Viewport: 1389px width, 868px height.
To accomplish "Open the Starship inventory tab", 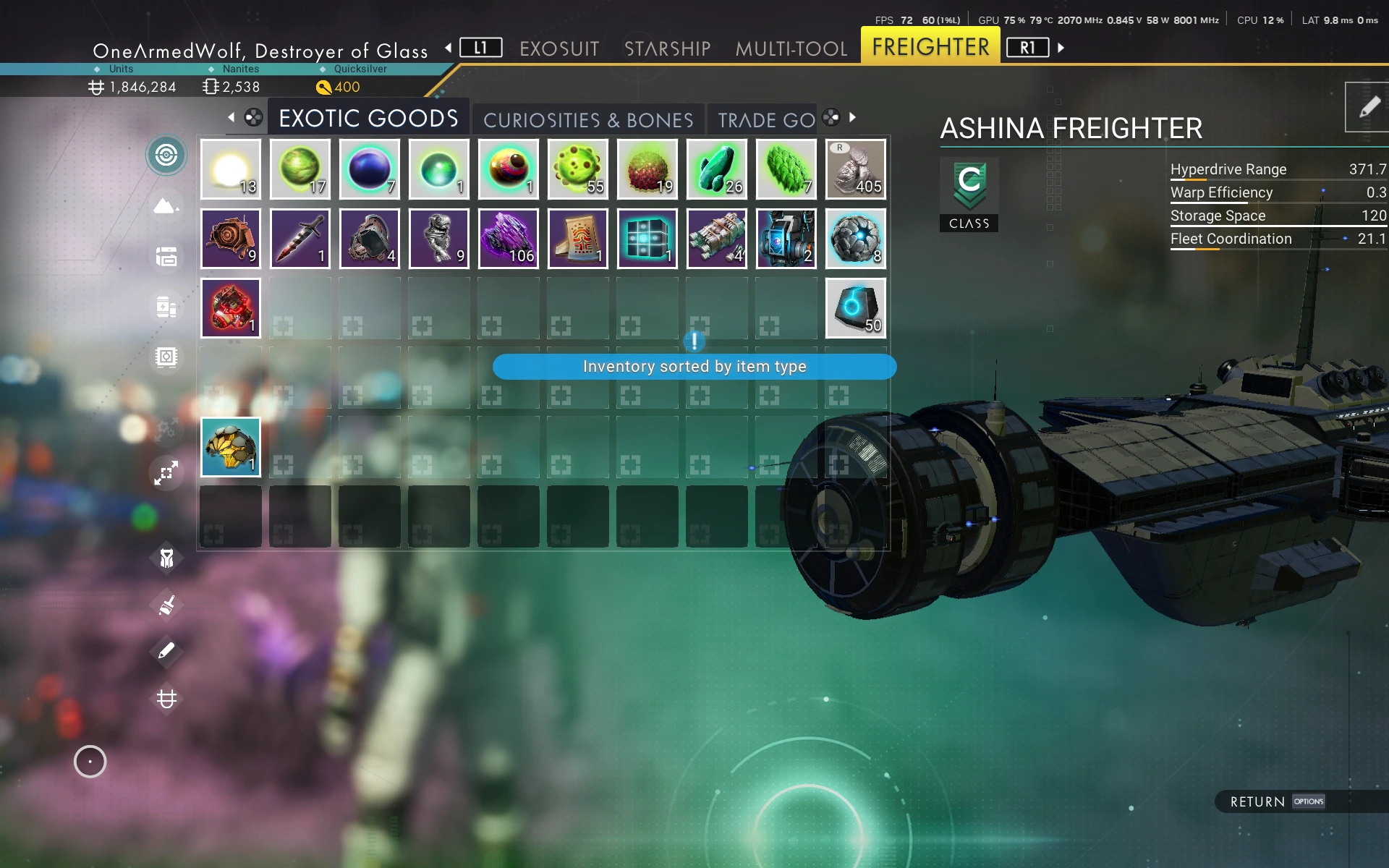I will coord(667,48).
